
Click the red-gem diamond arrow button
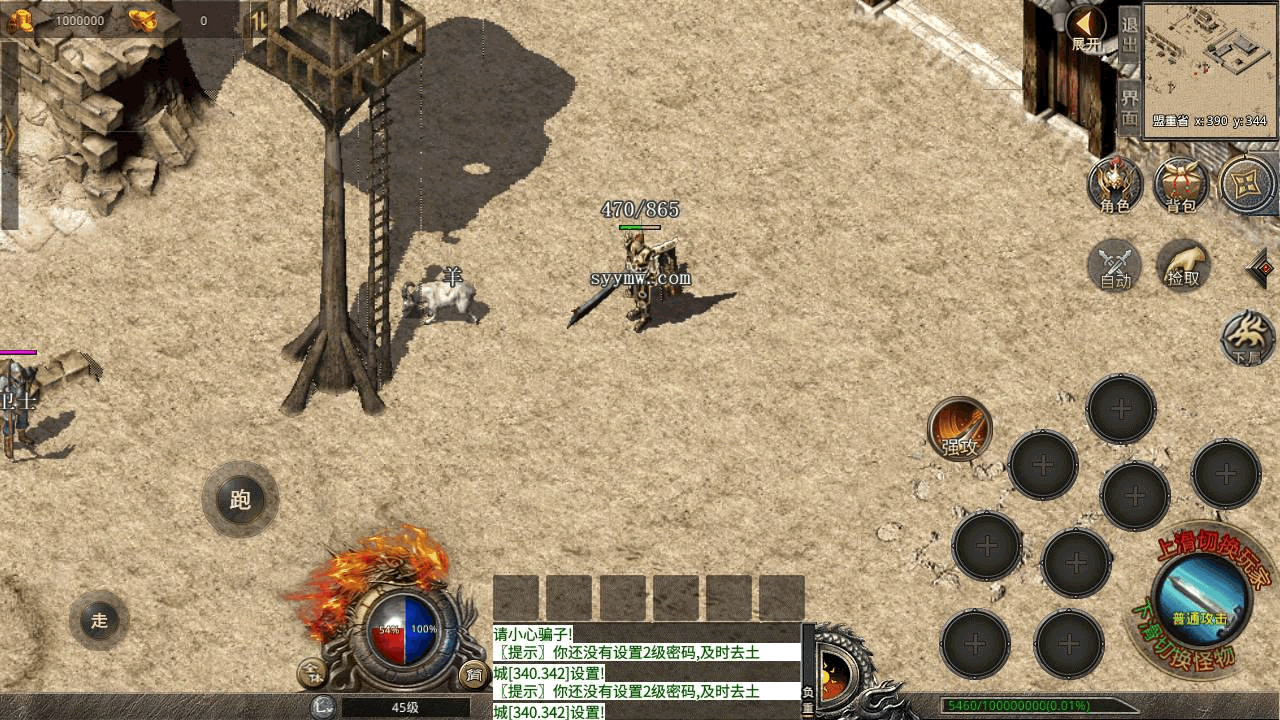pos(1261,268)
